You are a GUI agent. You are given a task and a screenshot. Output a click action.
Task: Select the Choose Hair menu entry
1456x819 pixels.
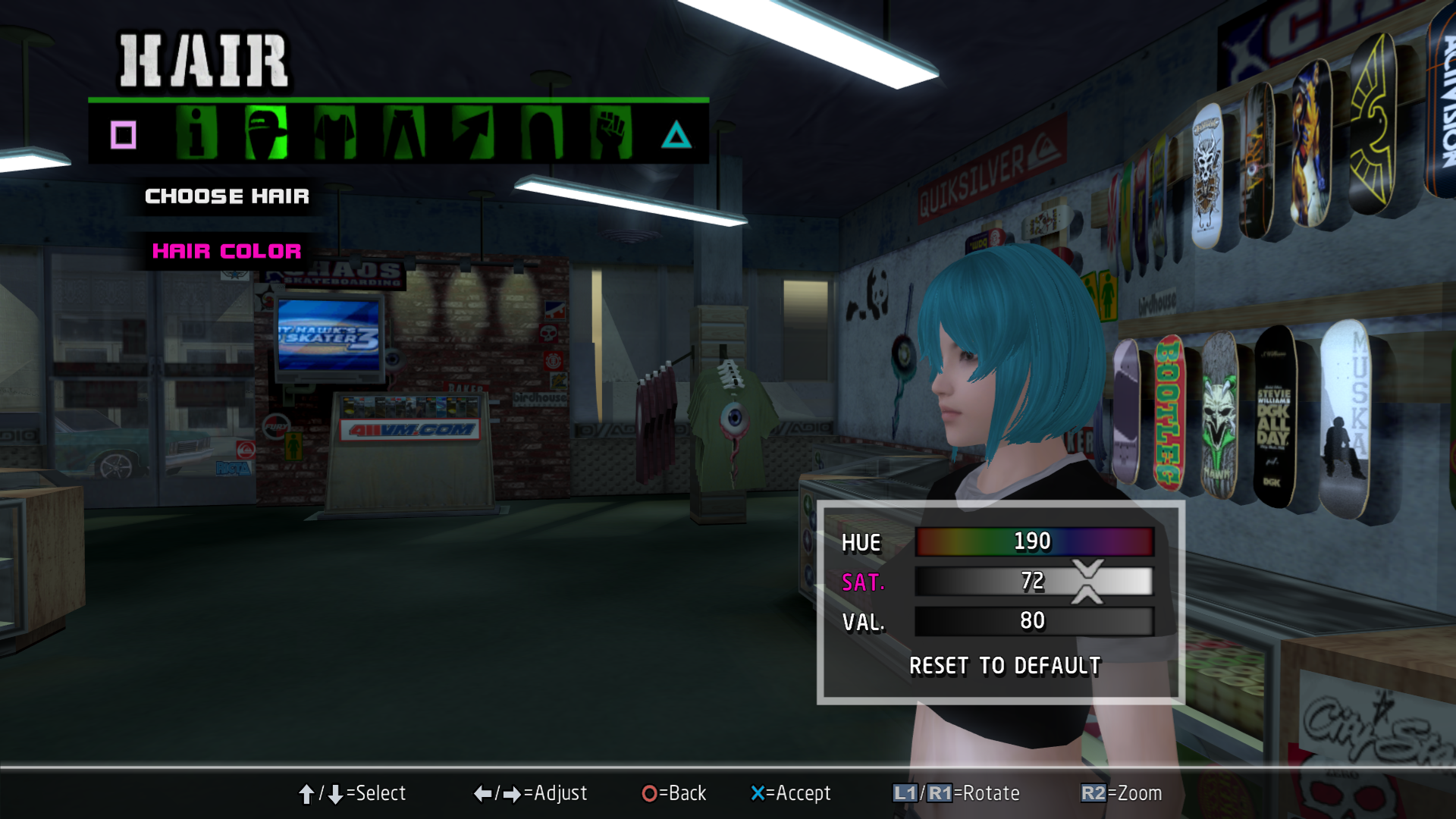click(x=227, y=196)
